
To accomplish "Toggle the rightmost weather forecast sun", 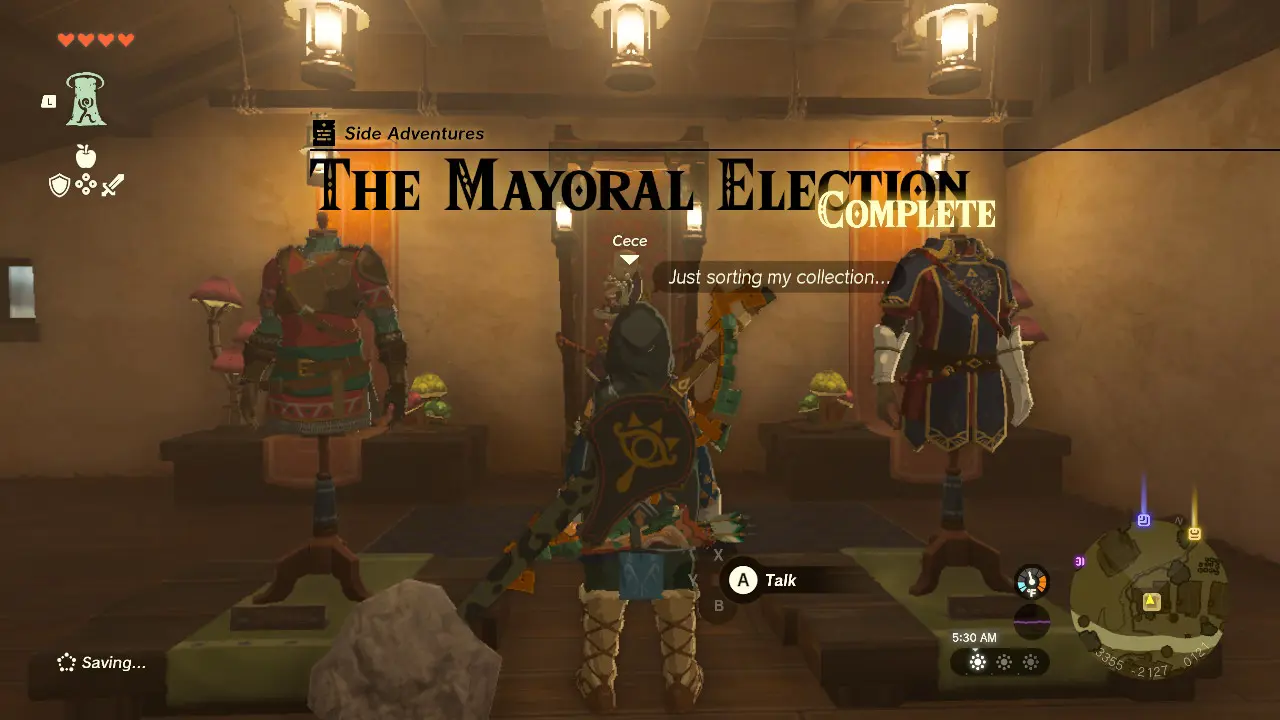I will click(1031, 661).
